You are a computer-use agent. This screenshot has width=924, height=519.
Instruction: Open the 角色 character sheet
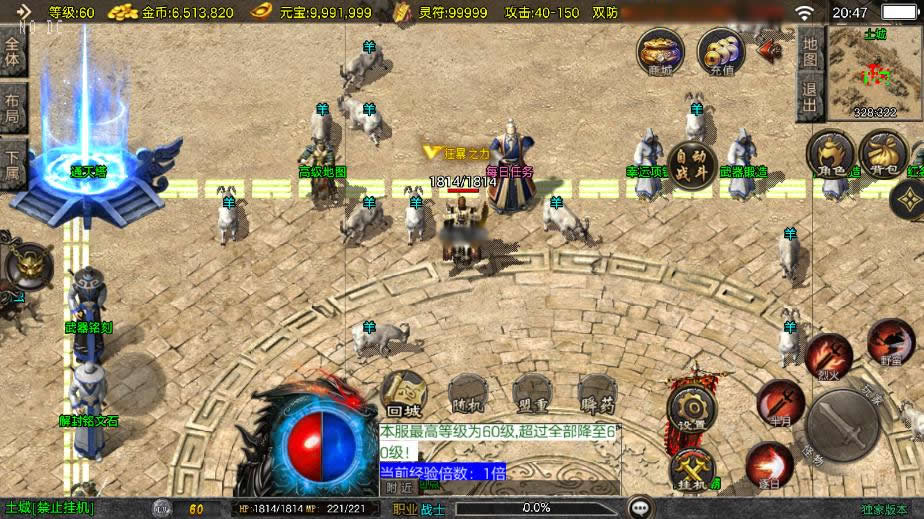[831, 155]
